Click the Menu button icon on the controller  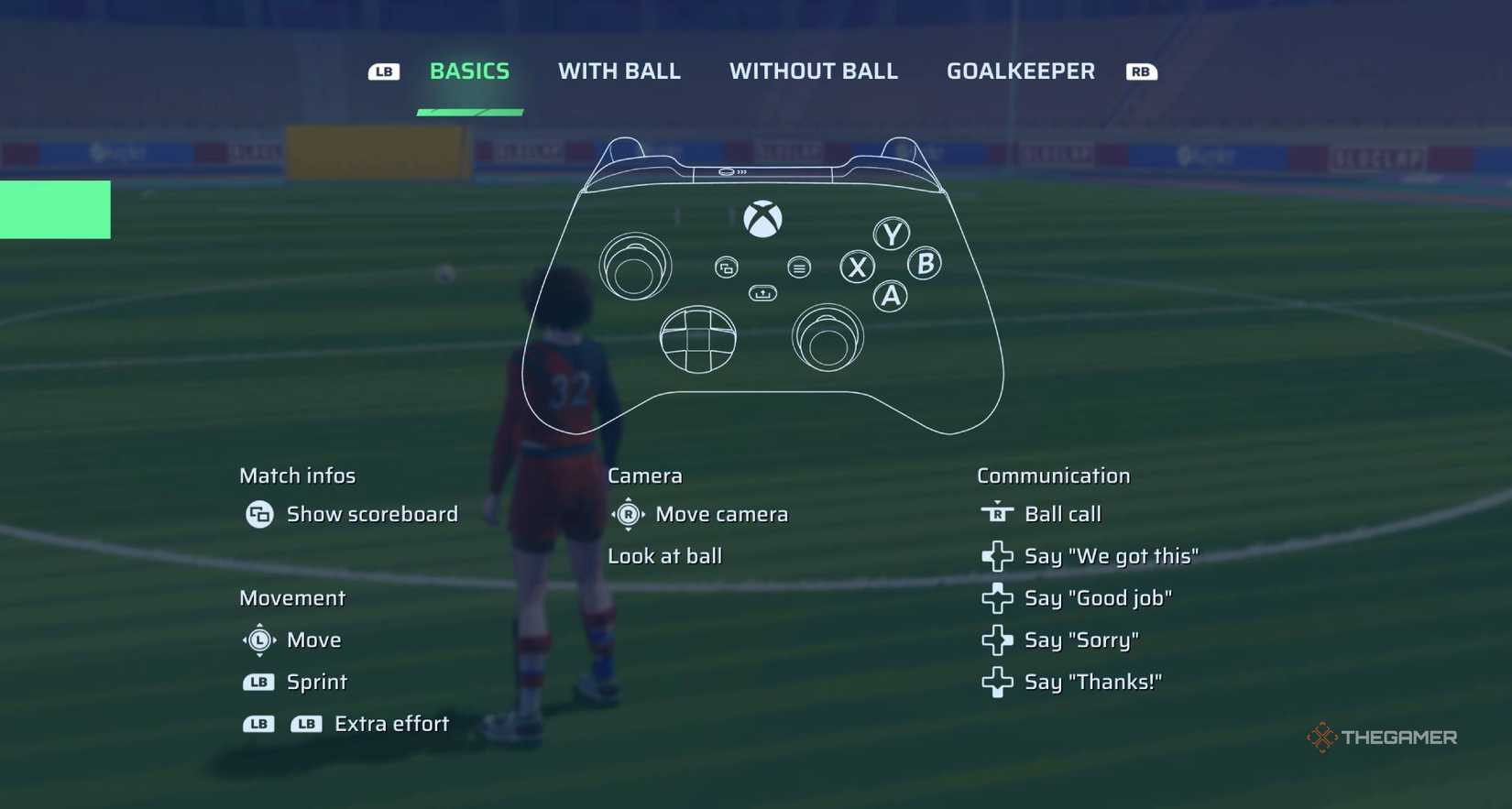click(x=798, y=268)
